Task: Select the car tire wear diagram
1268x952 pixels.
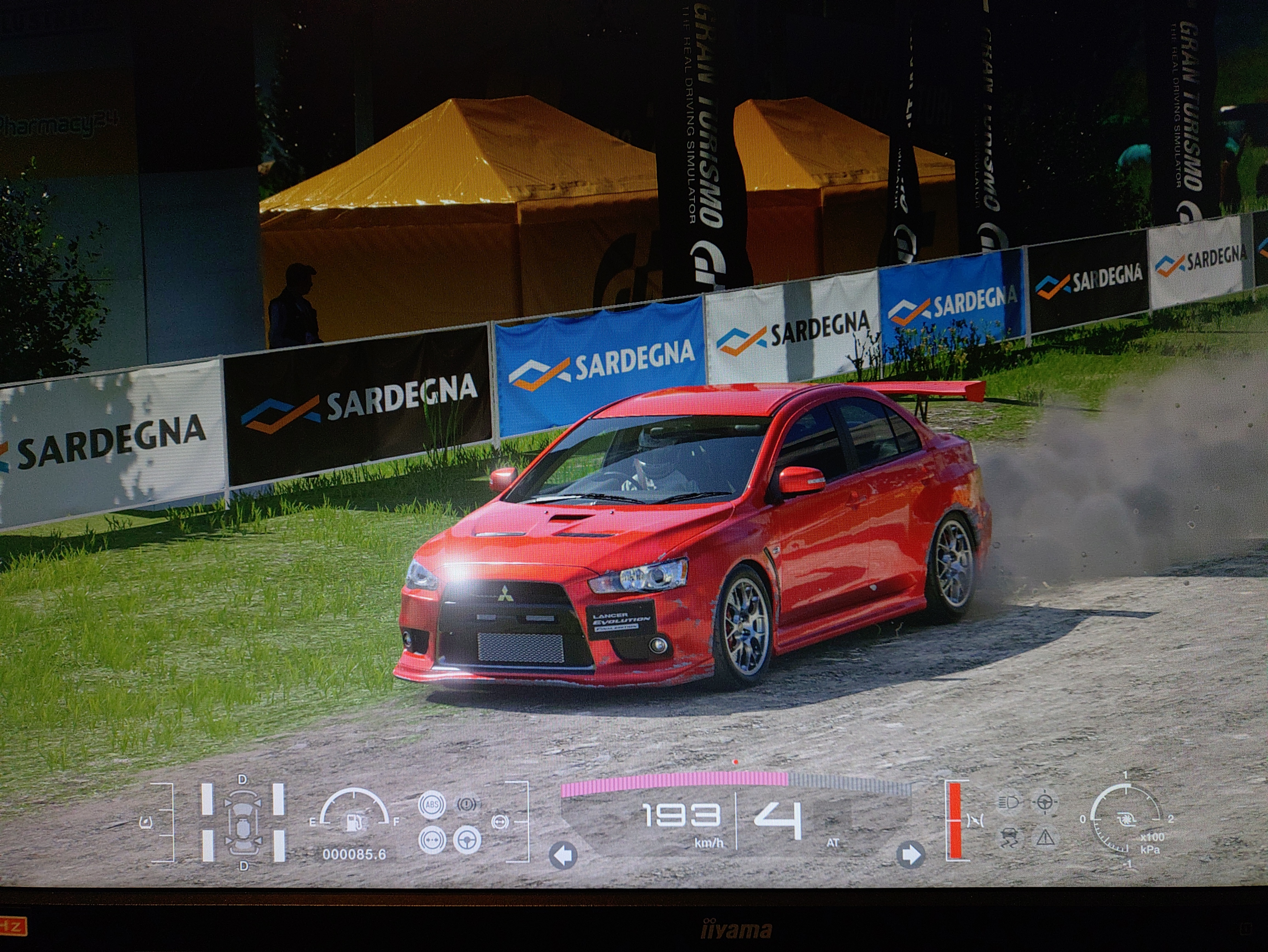Action: (x=243, y=823)
